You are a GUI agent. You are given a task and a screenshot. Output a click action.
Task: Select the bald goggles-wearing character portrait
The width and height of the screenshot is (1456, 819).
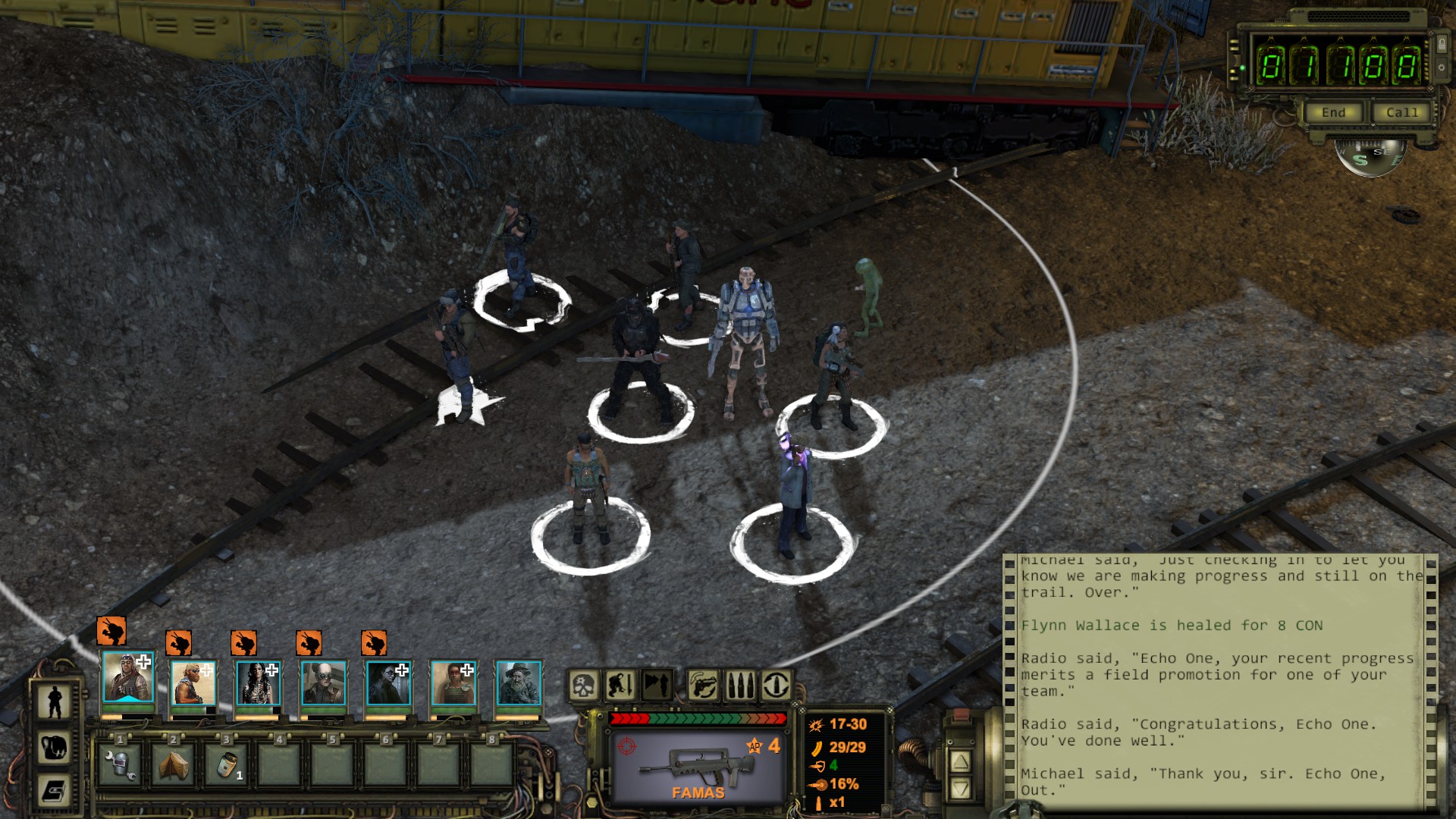click(323, 682)
